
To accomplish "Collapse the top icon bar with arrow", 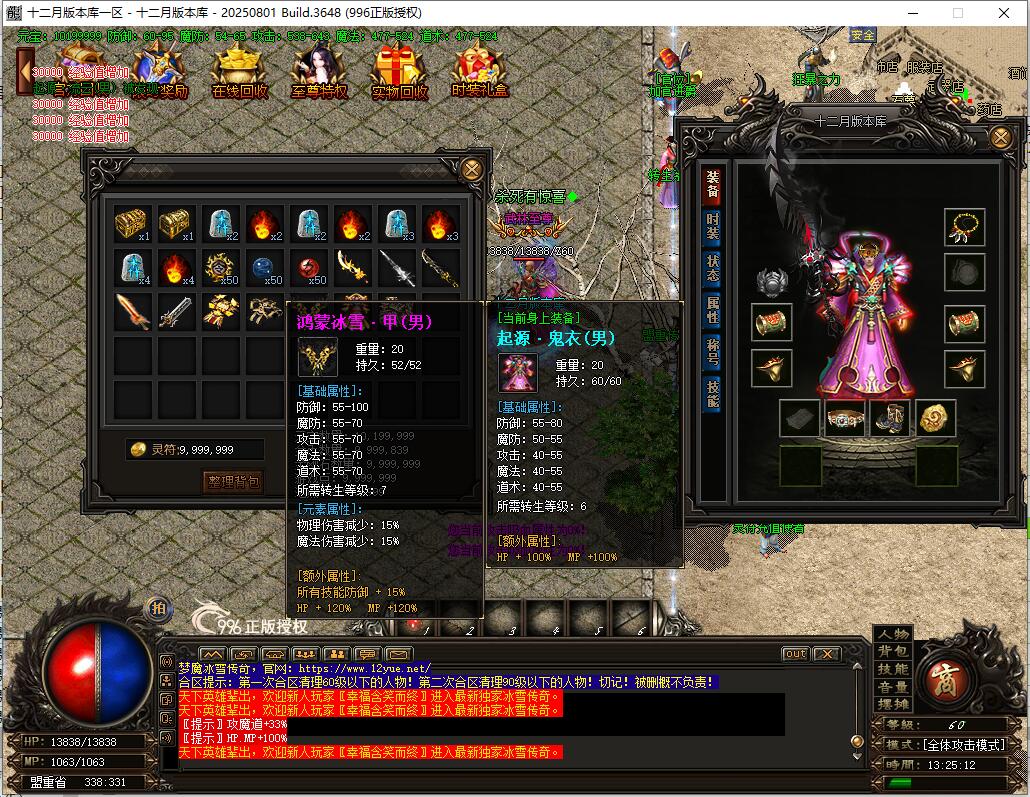I will pyautogui.click(x=25, y=72).
